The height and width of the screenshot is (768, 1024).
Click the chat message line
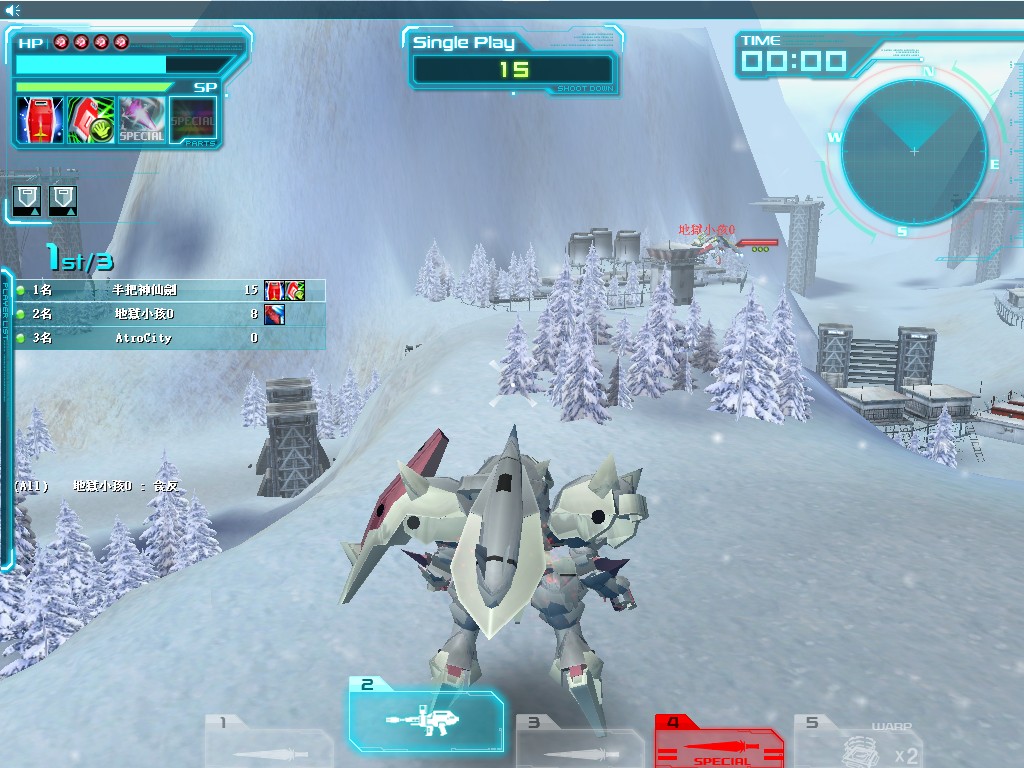coord(96,486)
